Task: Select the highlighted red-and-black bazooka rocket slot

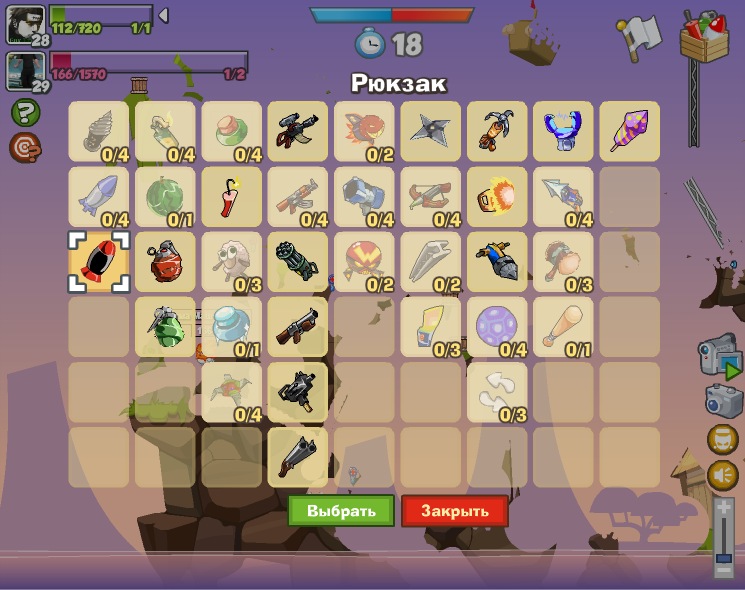Action: pos(98,262)
